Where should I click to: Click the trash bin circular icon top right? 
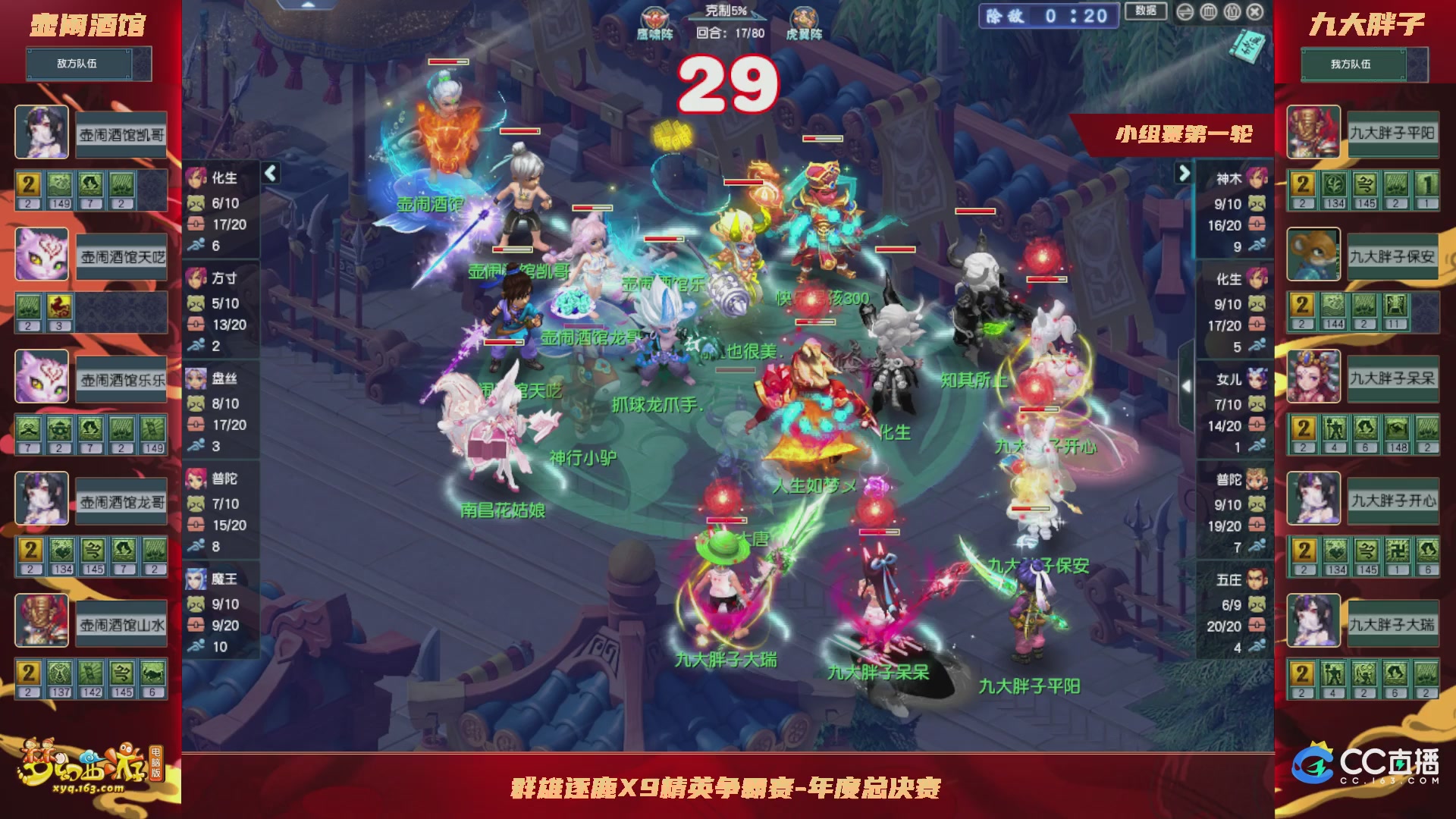[x=1208, y=12]
